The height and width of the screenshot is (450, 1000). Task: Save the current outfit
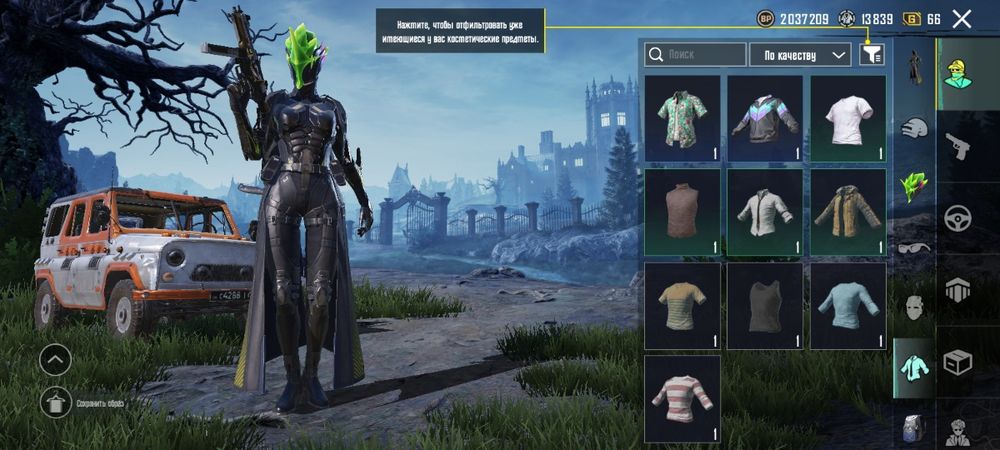pos(55,402)
